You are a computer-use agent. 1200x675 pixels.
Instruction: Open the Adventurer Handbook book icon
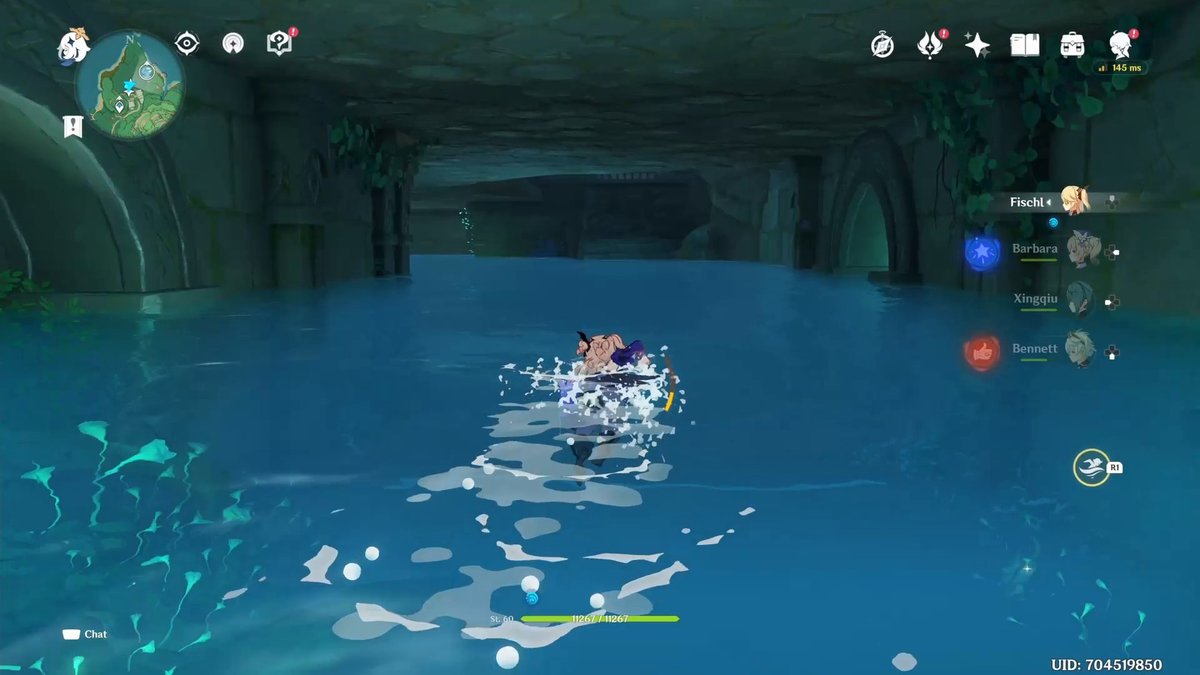(x=1025, y=45)
